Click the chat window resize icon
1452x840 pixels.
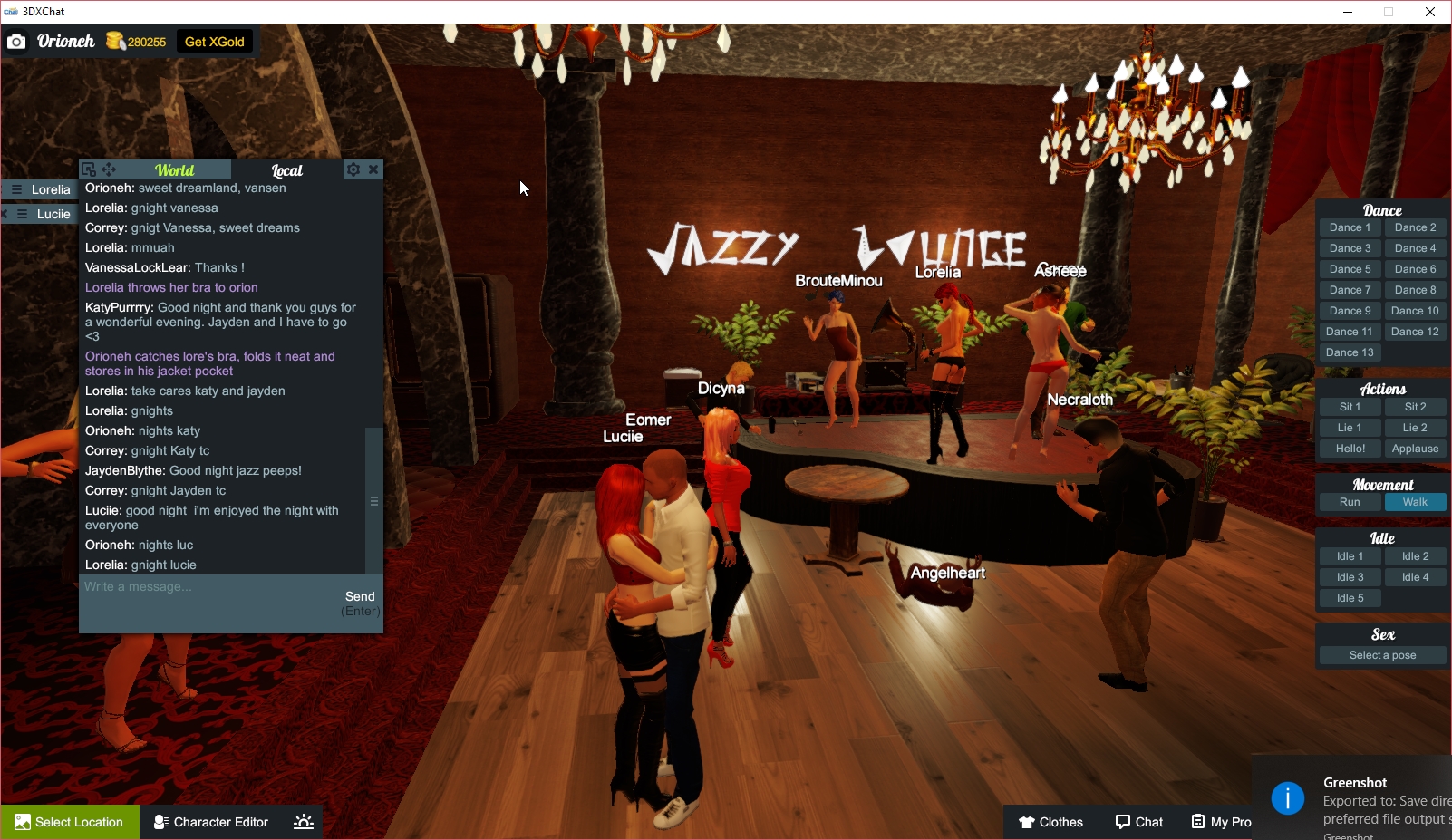coord(89,169)
